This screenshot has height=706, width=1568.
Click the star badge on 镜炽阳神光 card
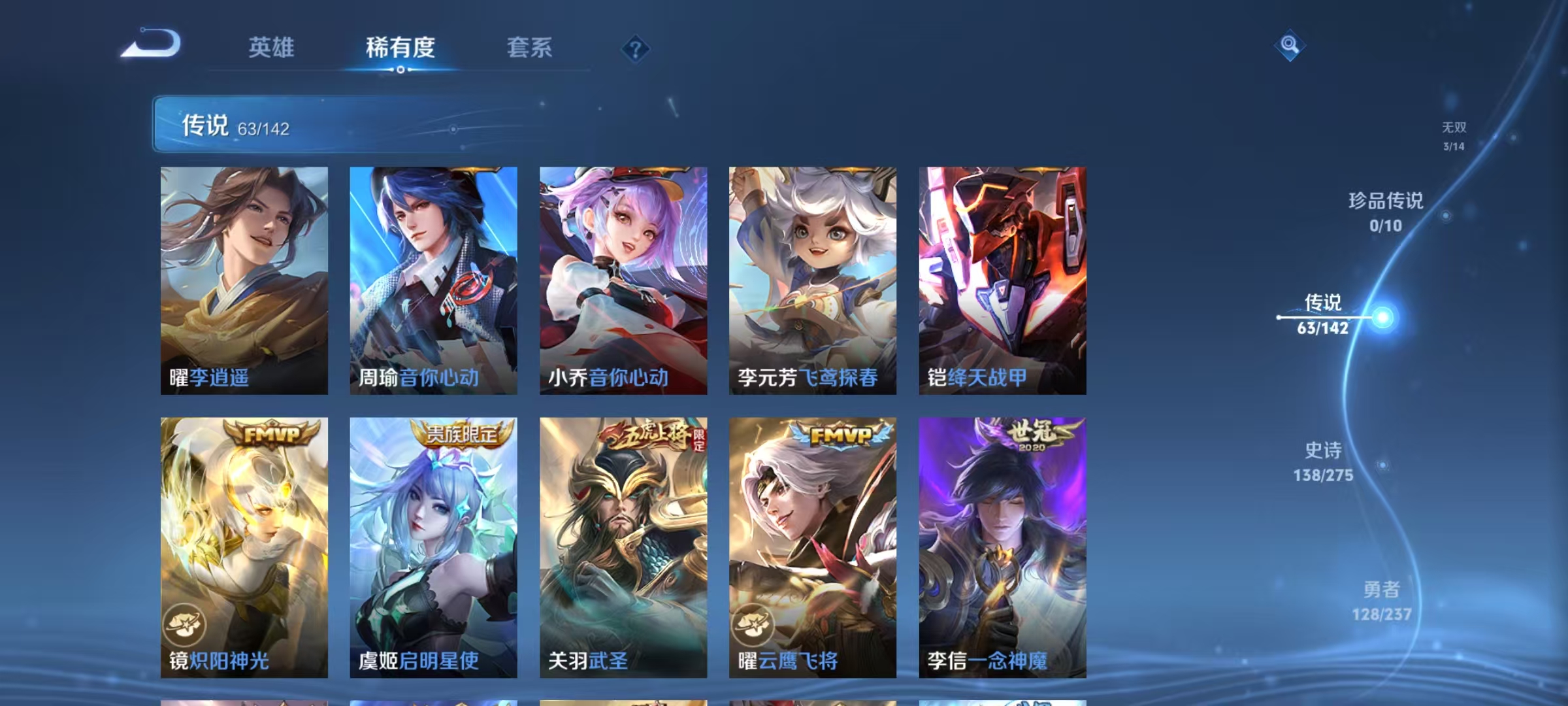click(184, 622)
